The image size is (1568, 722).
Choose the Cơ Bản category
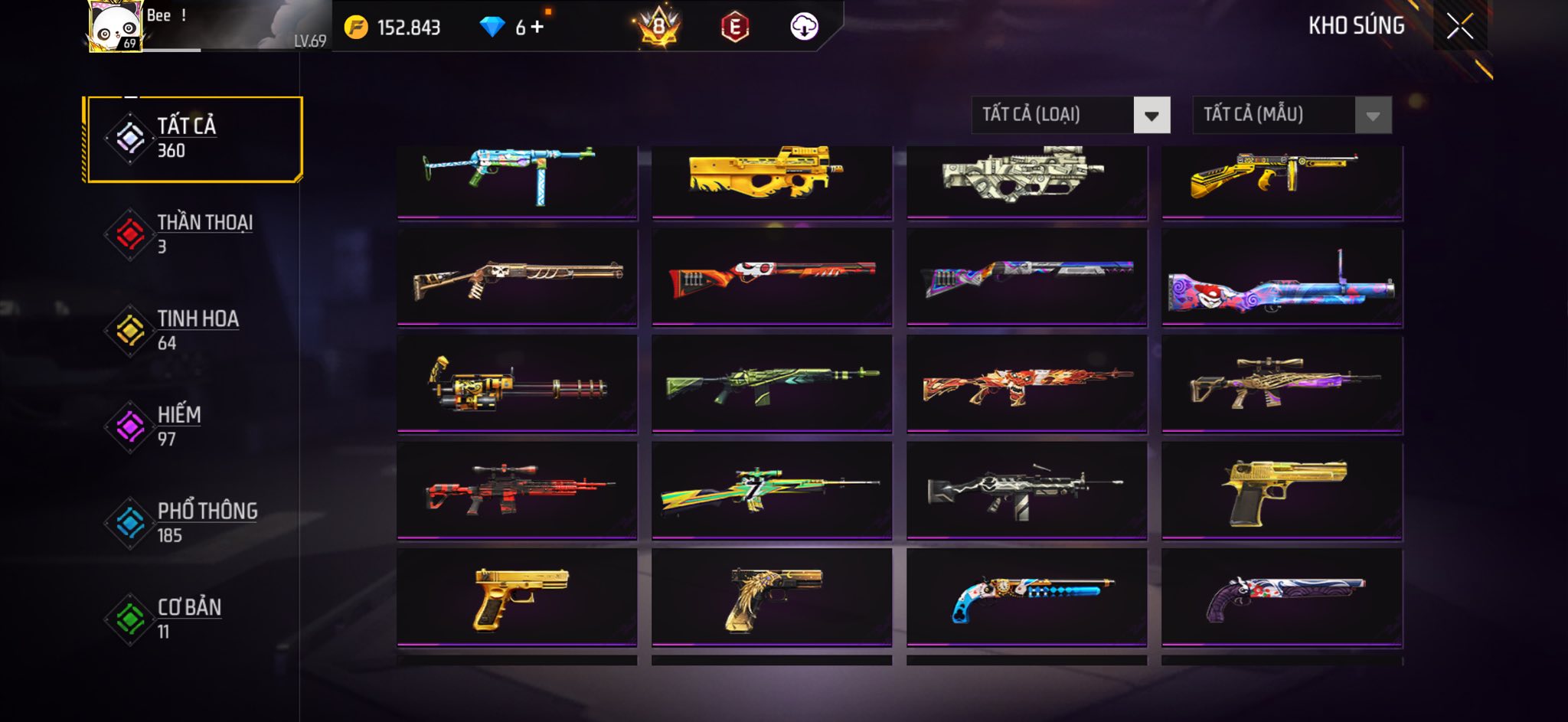coord(194,619)
